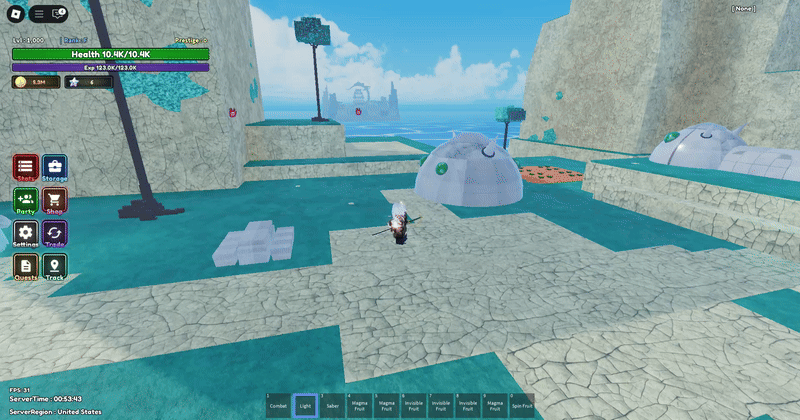
Task: Equip the Saber from the hotbar
Action: (x=332, y=405)
